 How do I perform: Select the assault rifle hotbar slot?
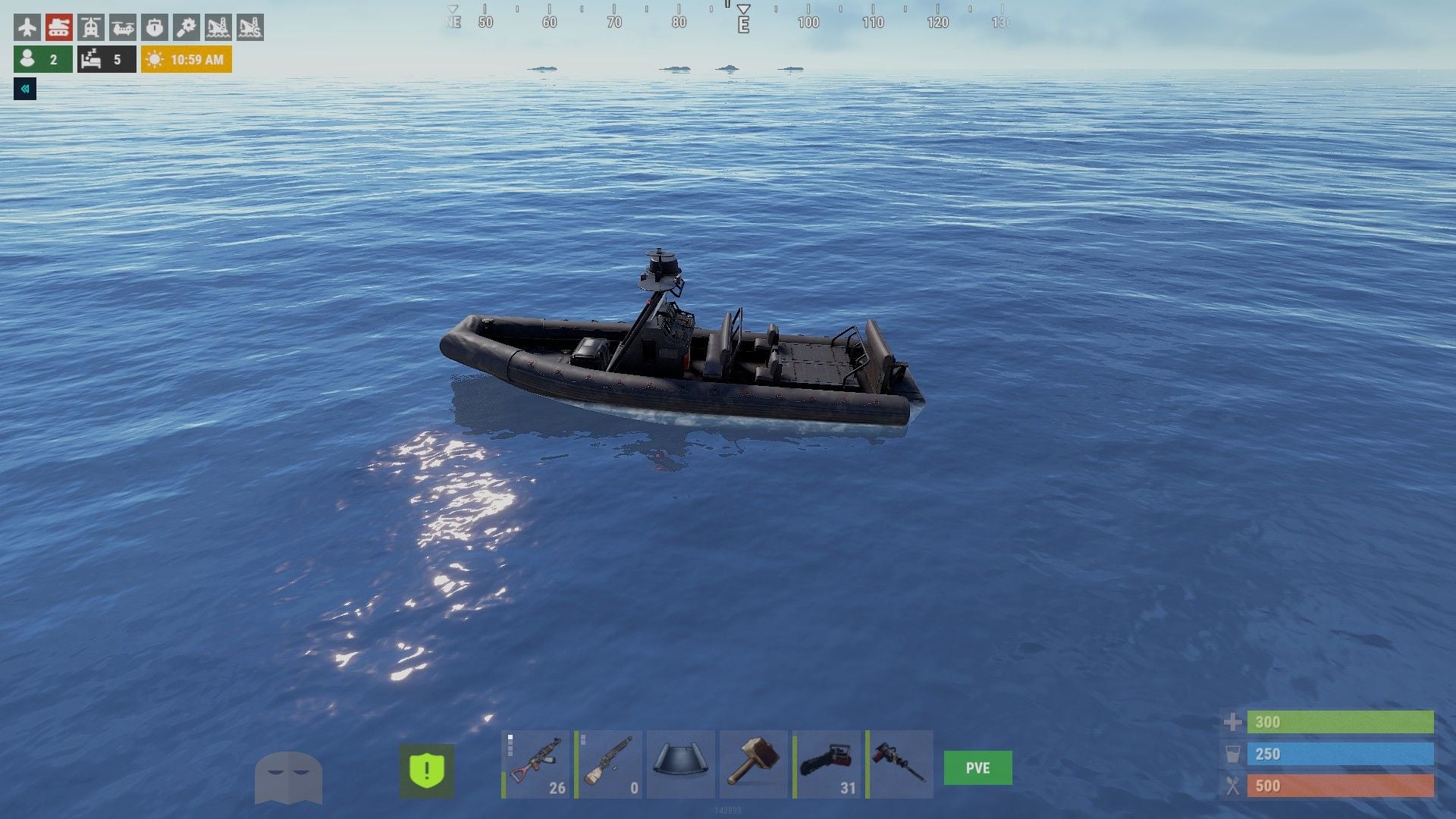[535, 764]
